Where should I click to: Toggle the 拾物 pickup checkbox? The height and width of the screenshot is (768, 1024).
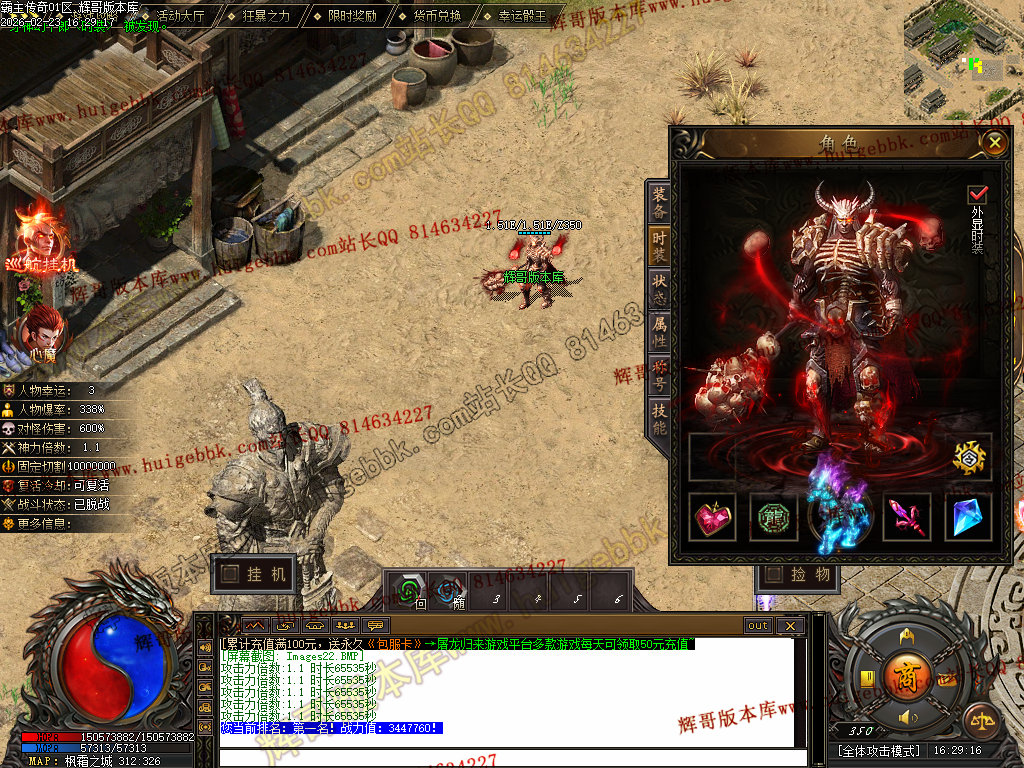pyautogui.click(x=774, y=574)
